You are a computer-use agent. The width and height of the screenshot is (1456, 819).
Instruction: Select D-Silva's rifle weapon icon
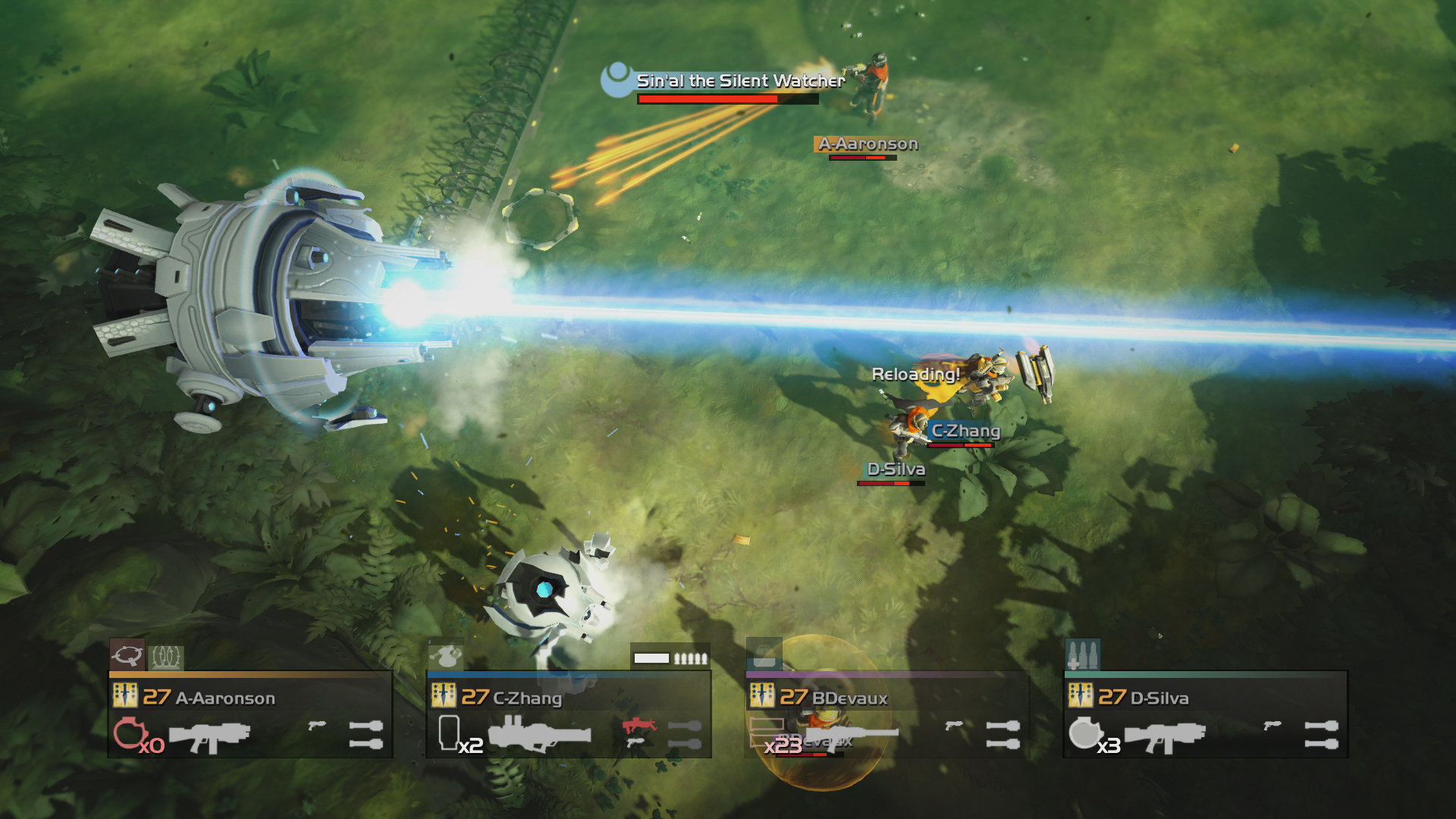pyautogui.click(x=1166, y=736)
